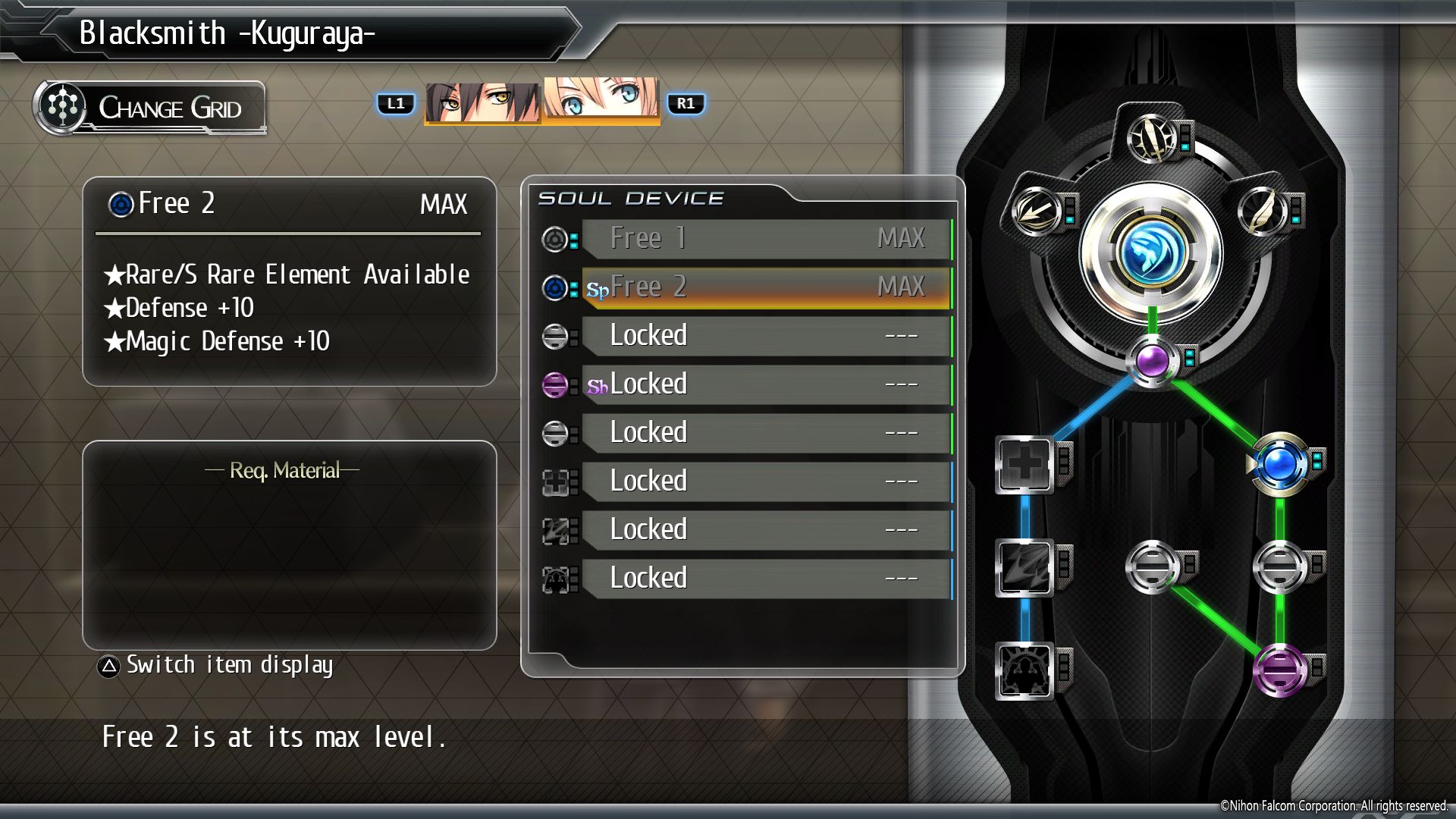Select the feather skill node right of core
The width and height of the screenshot is (1456, 819).
(x=1263, y=210)
